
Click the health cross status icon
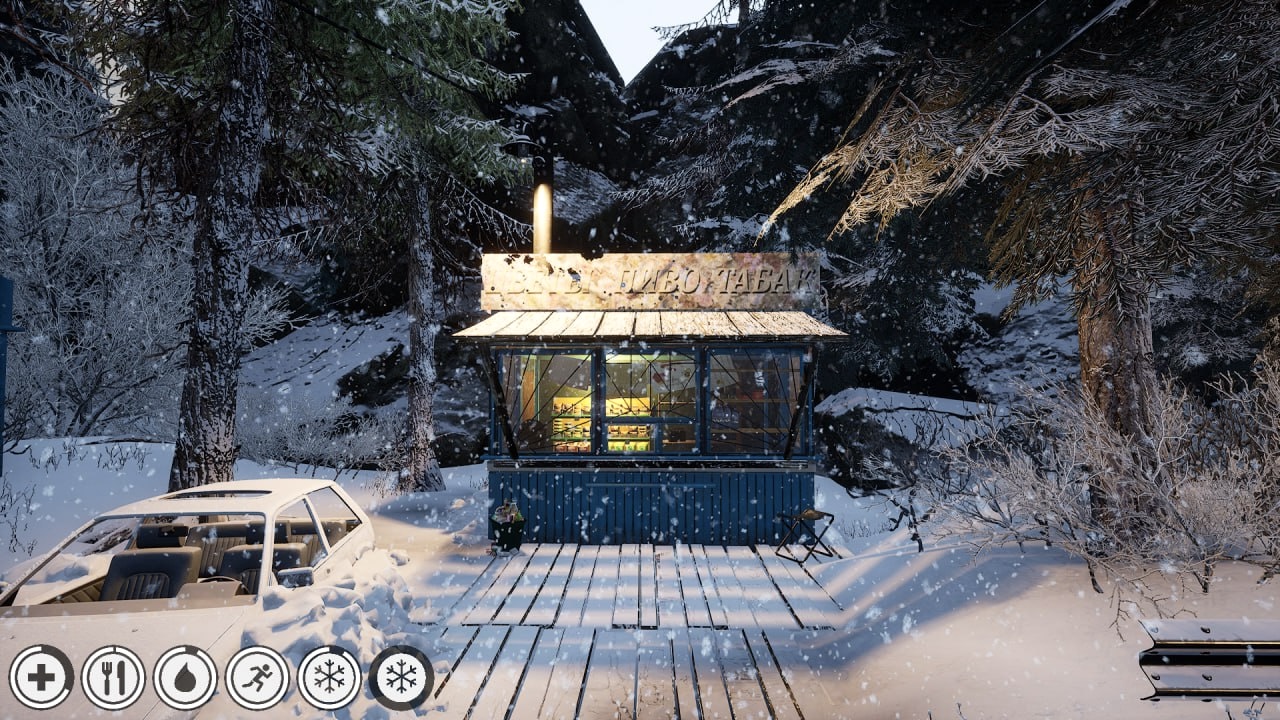click(41, 677)
